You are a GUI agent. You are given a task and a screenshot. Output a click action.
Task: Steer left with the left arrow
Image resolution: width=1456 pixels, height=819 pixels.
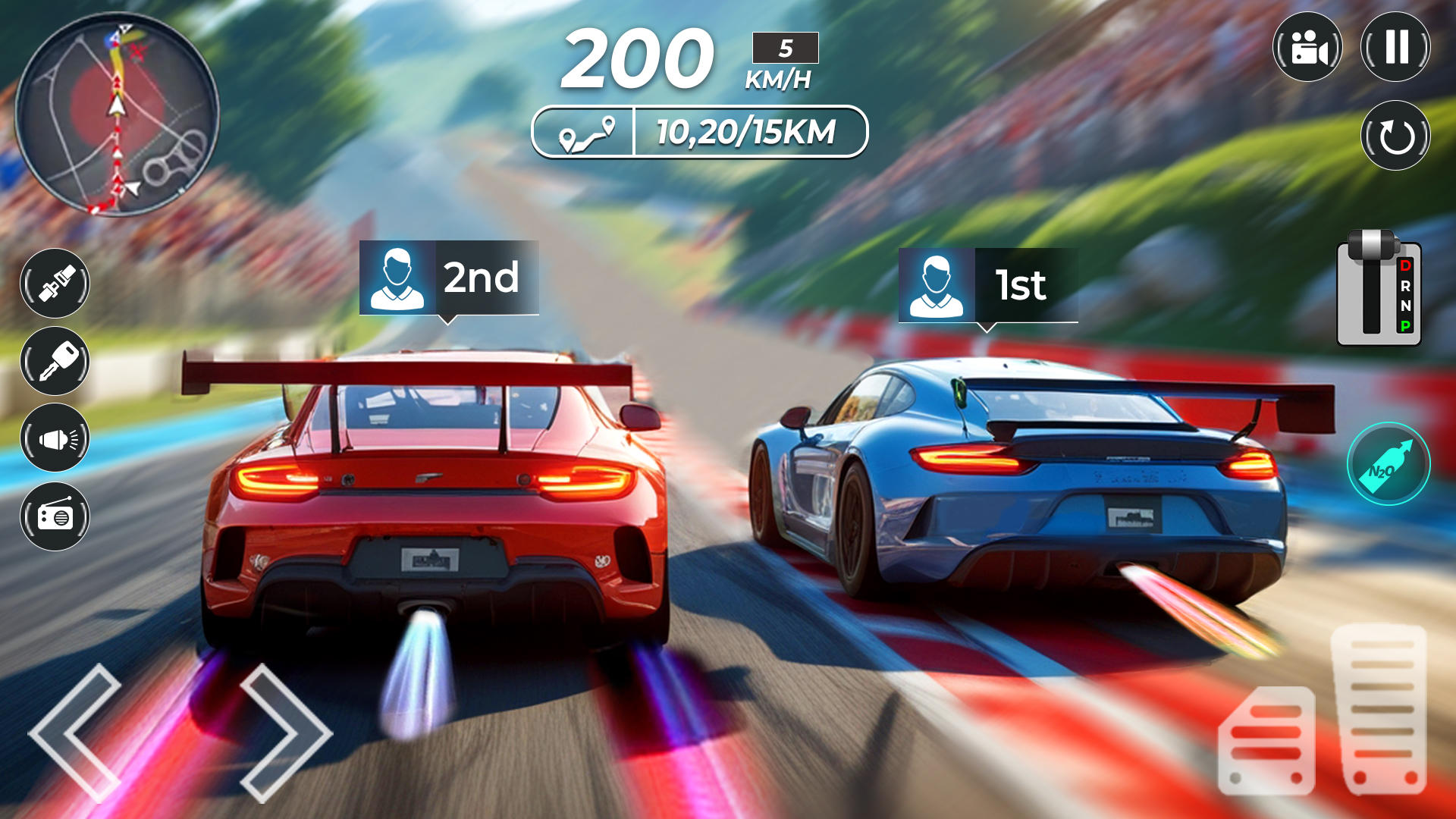pyautogui.click(x=74, y=732)
